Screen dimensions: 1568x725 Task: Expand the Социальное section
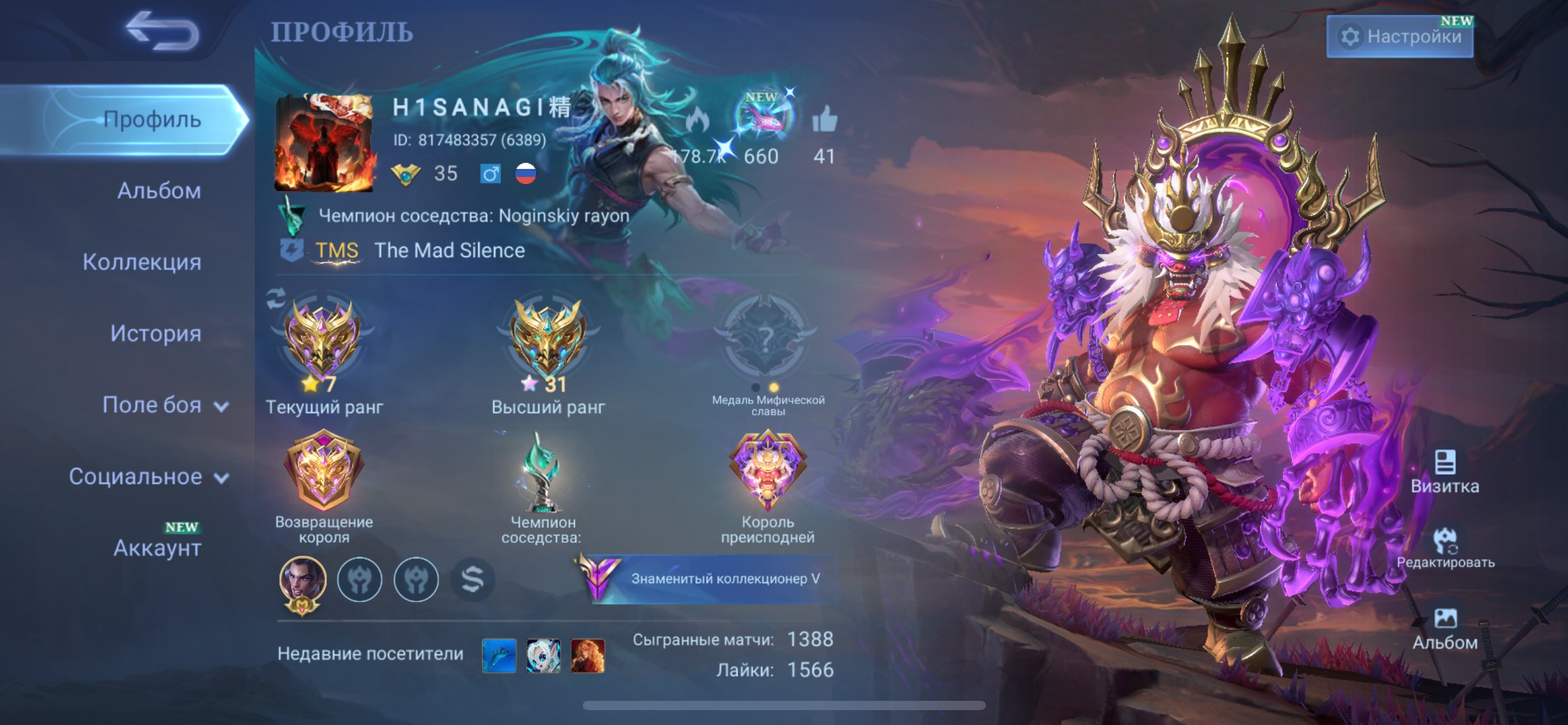(x=149, y=477)
